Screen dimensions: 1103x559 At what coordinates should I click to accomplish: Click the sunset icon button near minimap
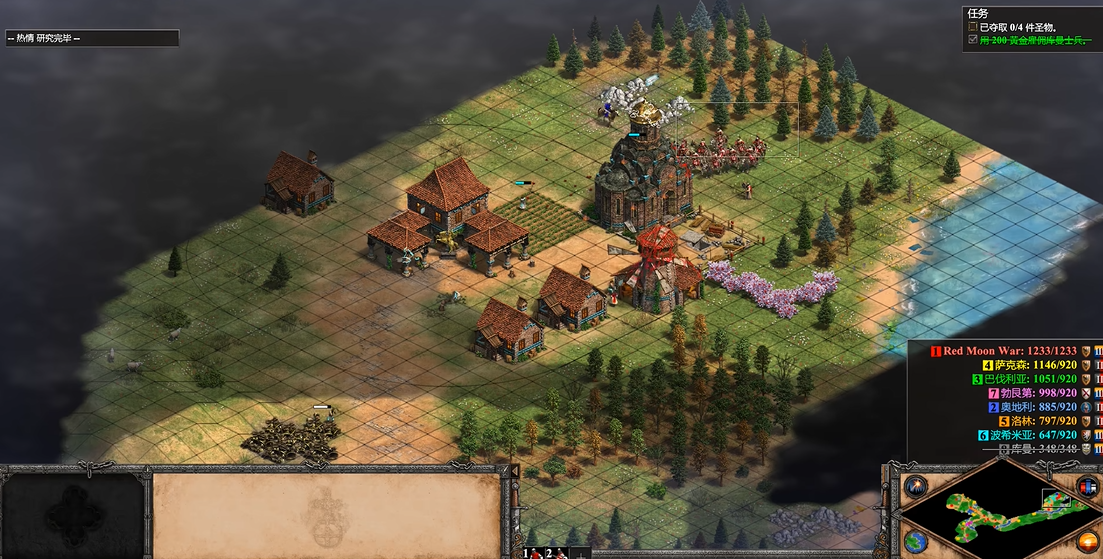(x=1087, y=541)
